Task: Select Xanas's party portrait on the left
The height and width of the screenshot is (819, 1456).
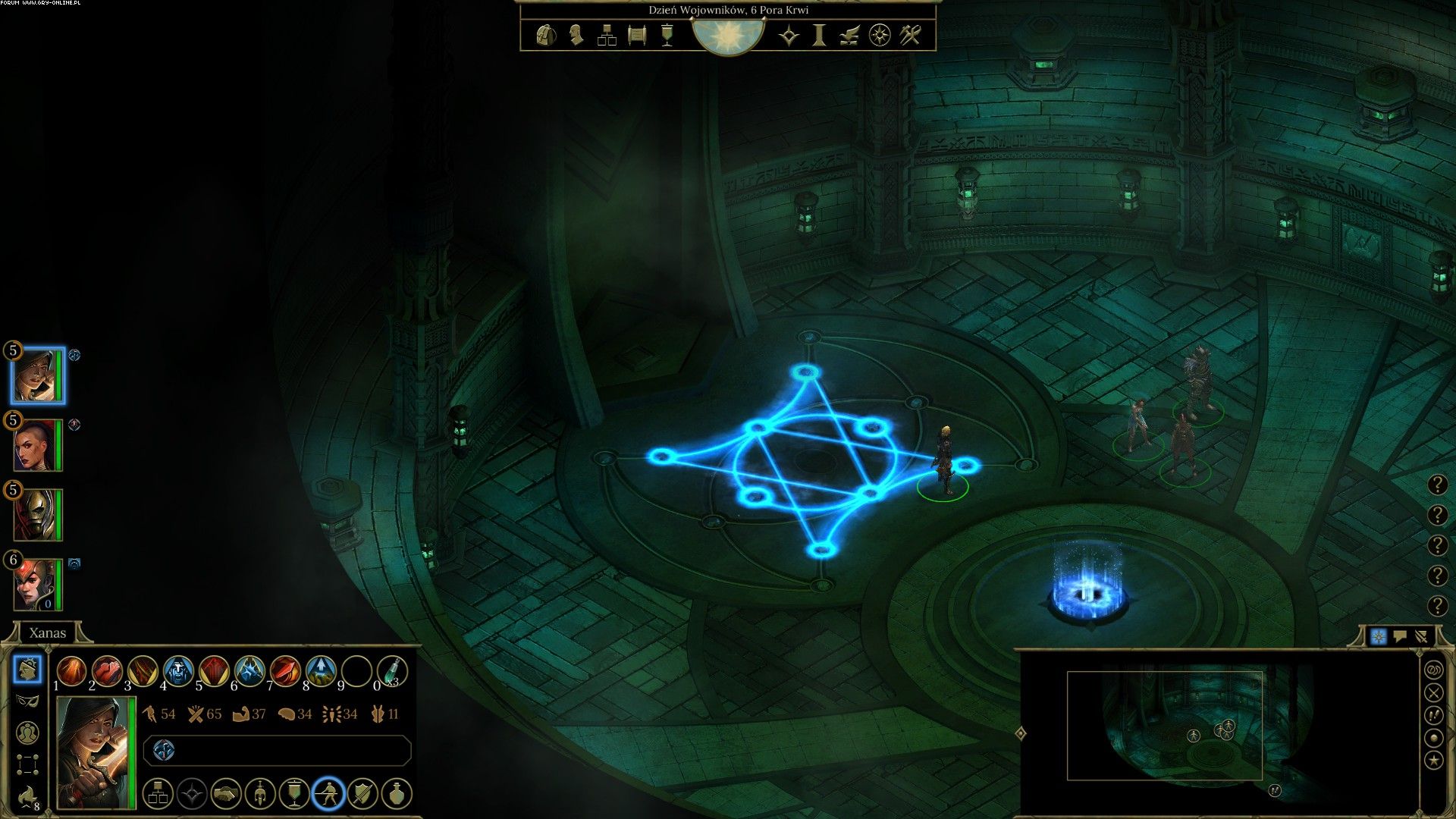Action: click(37, 375)
